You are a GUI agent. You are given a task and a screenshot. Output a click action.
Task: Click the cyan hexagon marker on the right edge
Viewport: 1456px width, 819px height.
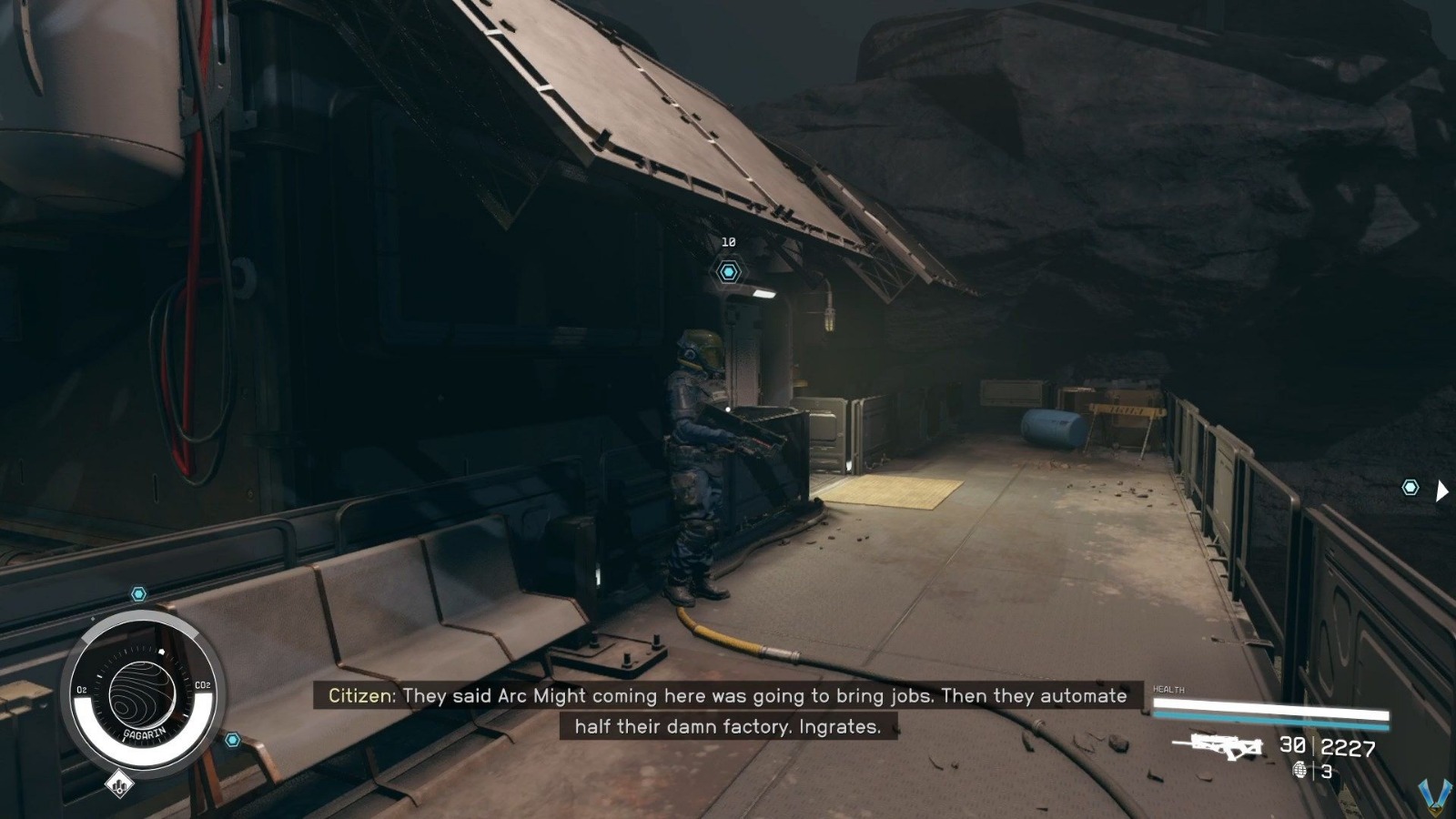[1410, 488]
